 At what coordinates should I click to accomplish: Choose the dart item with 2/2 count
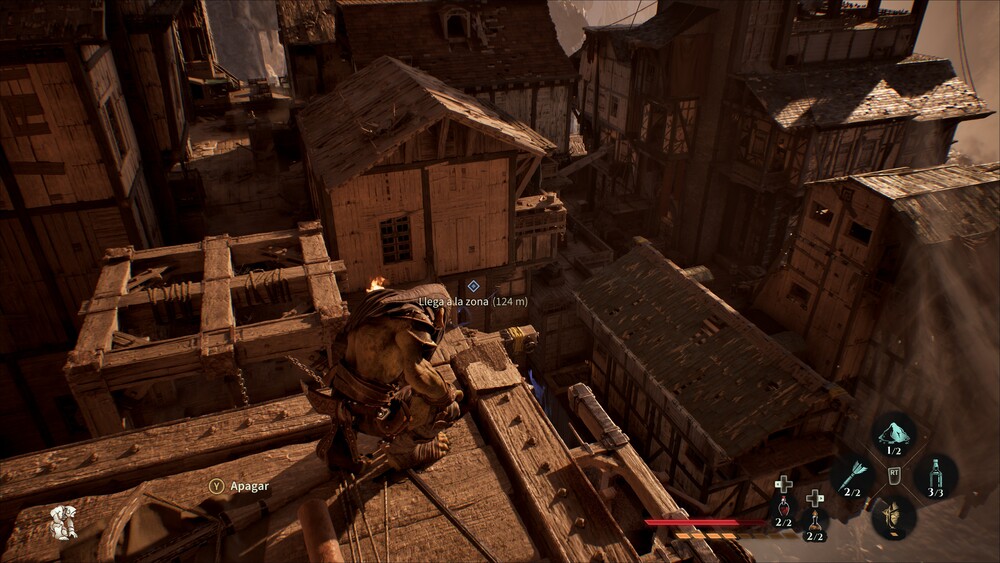853,475
